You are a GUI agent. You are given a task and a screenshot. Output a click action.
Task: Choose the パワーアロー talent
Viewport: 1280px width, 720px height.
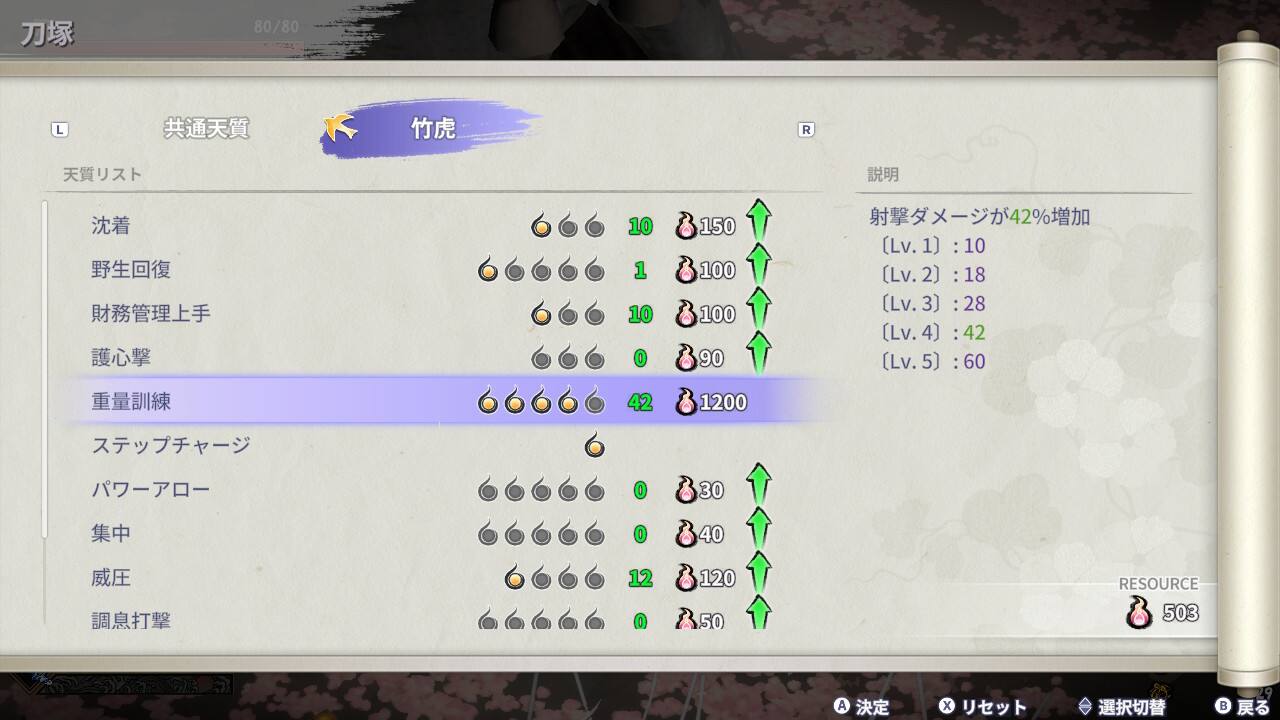click(x=151, y=490)
